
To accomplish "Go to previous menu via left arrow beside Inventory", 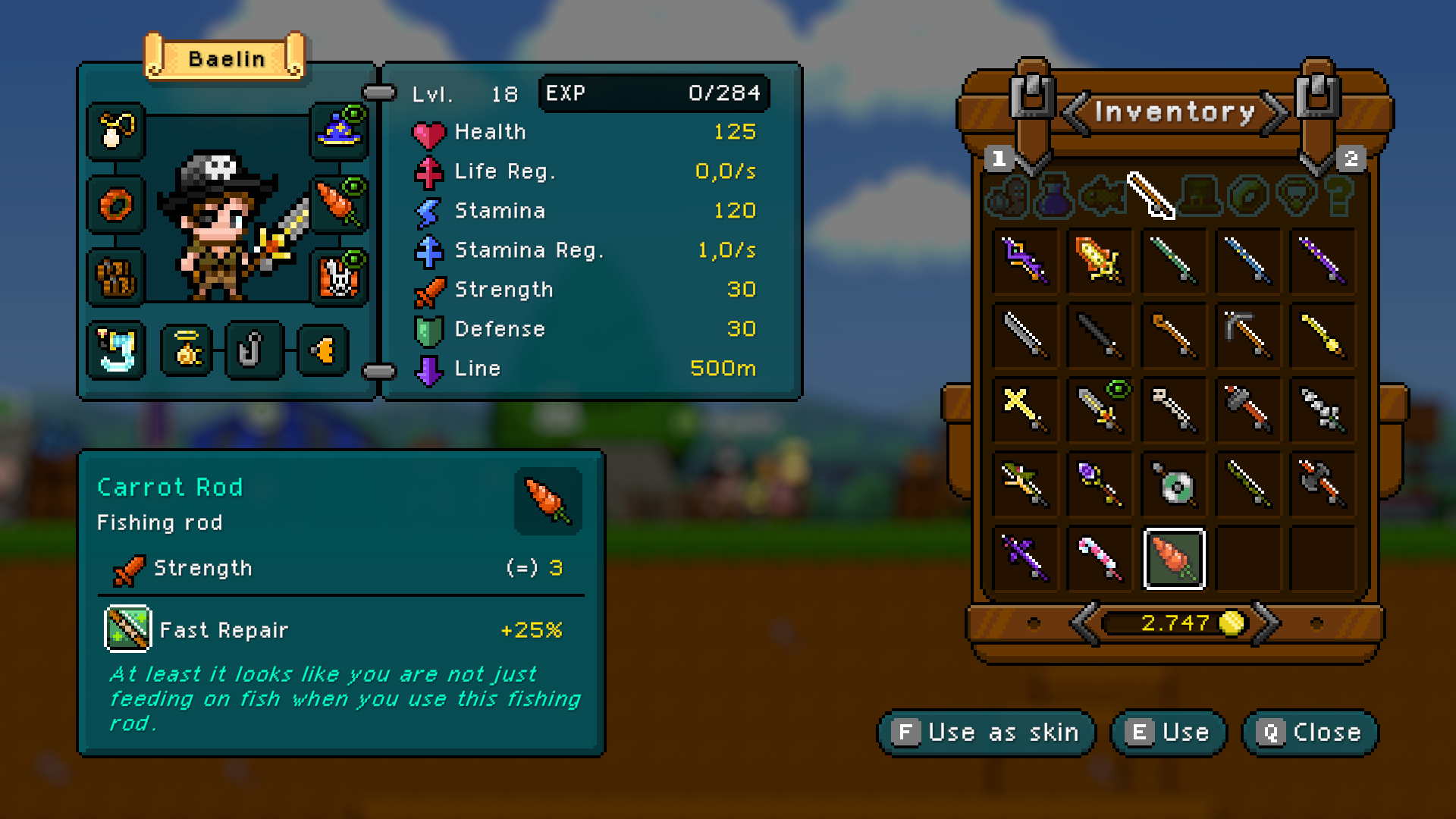I will tap(1075, 113).
